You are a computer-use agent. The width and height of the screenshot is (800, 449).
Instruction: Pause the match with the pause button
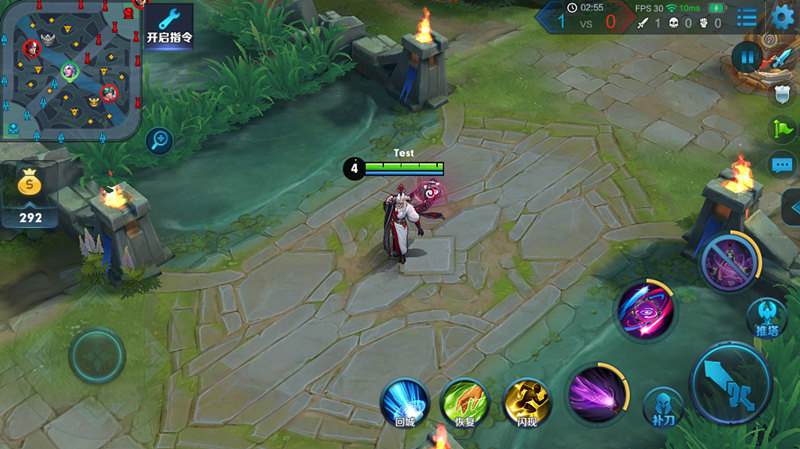coord(746,57)
